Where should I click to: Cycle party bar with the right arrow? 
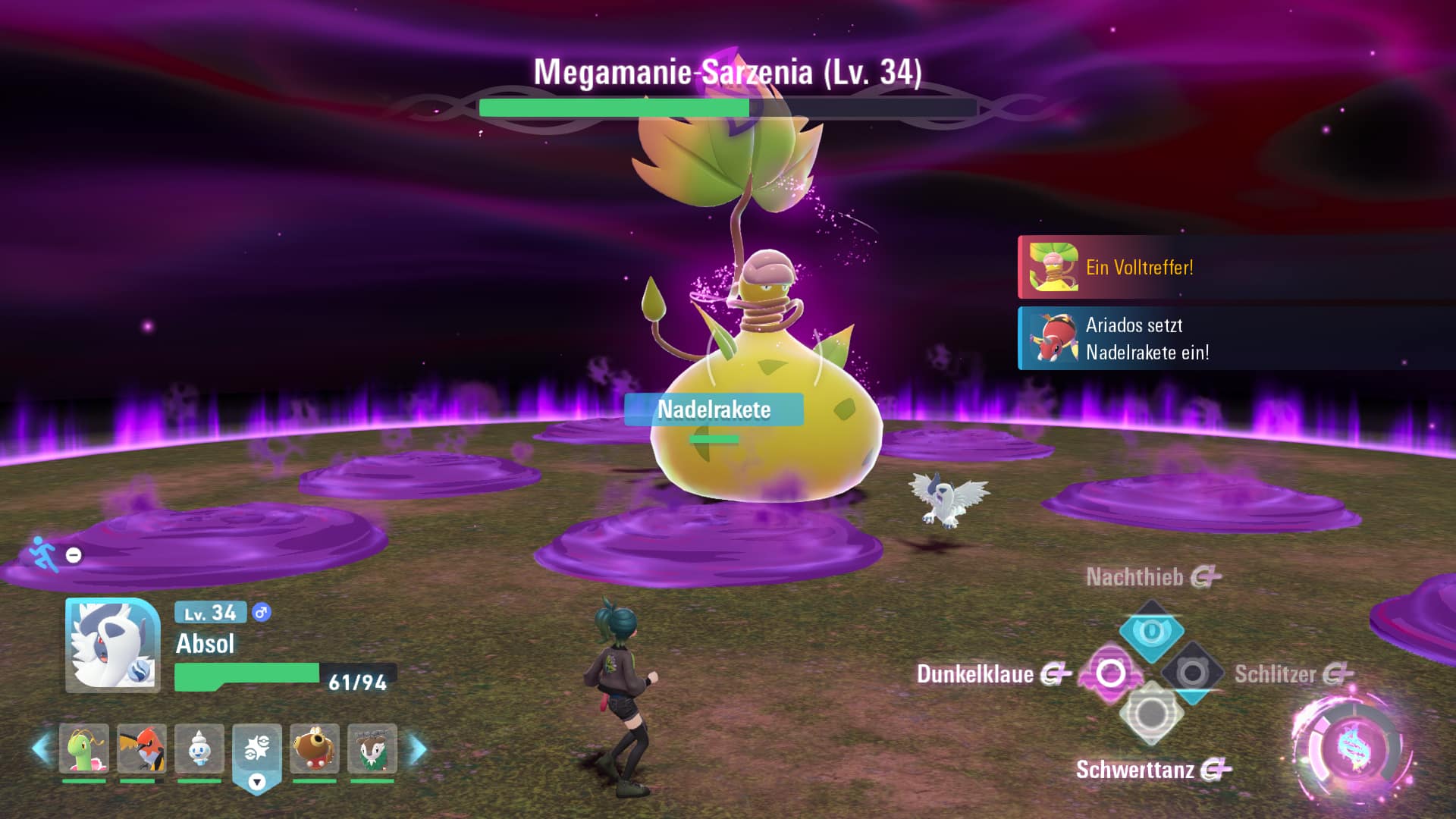[418, 748]
